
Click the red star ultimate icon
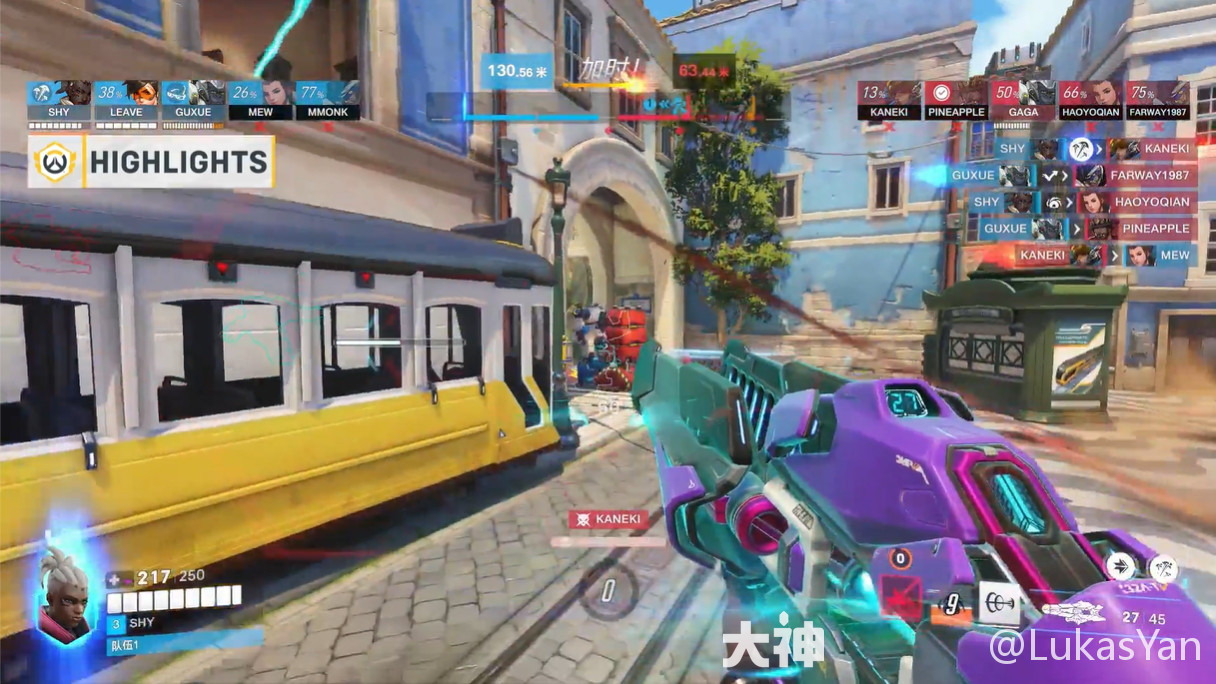pos(903,596)
